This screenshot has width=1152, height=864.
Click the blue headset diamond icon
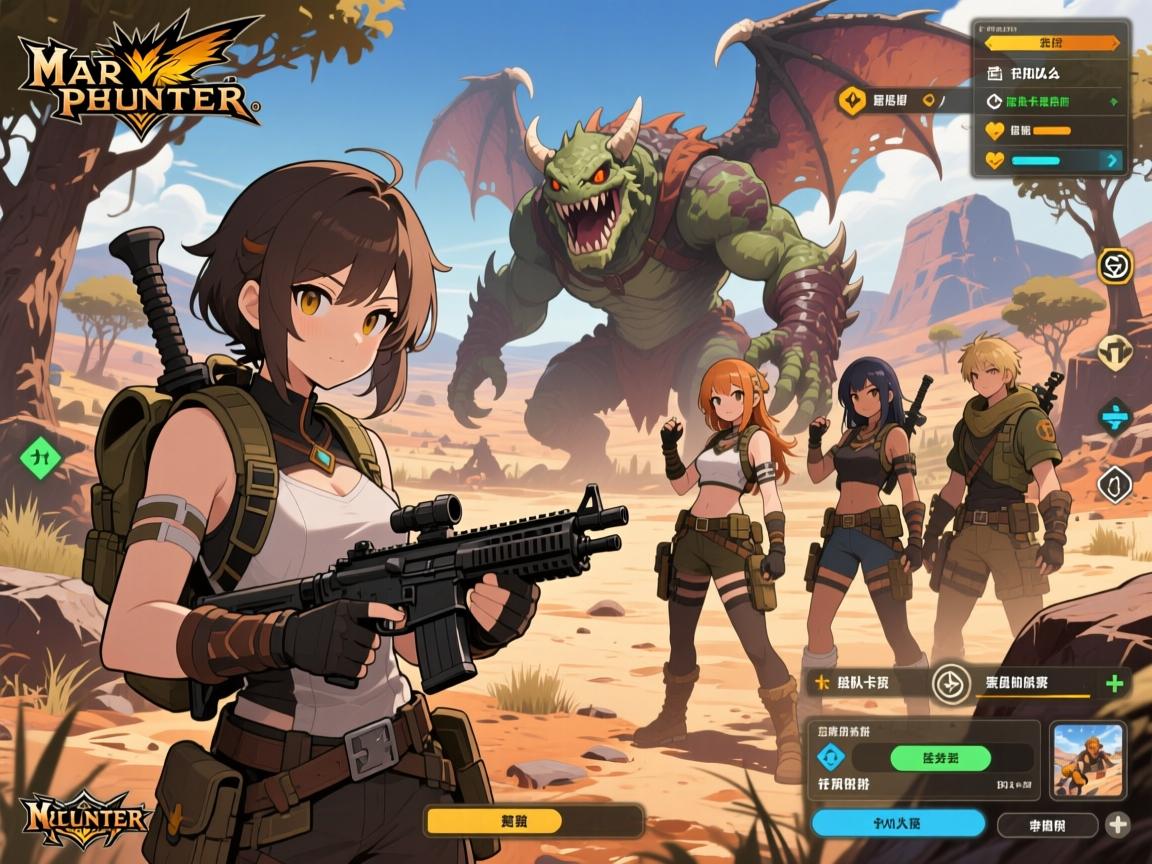[x=832, y=757]
